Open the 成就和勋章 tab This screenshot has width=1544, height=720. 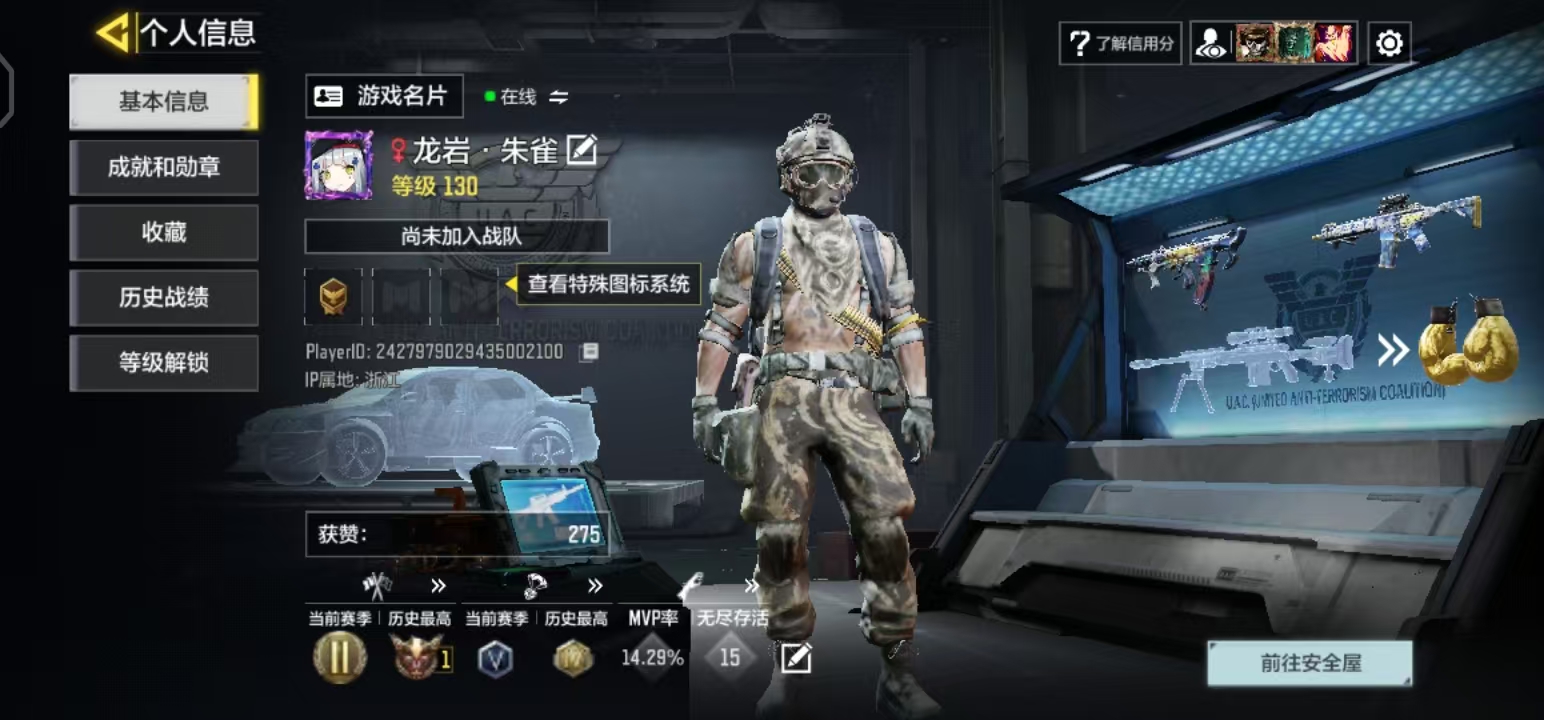point(163,167)
